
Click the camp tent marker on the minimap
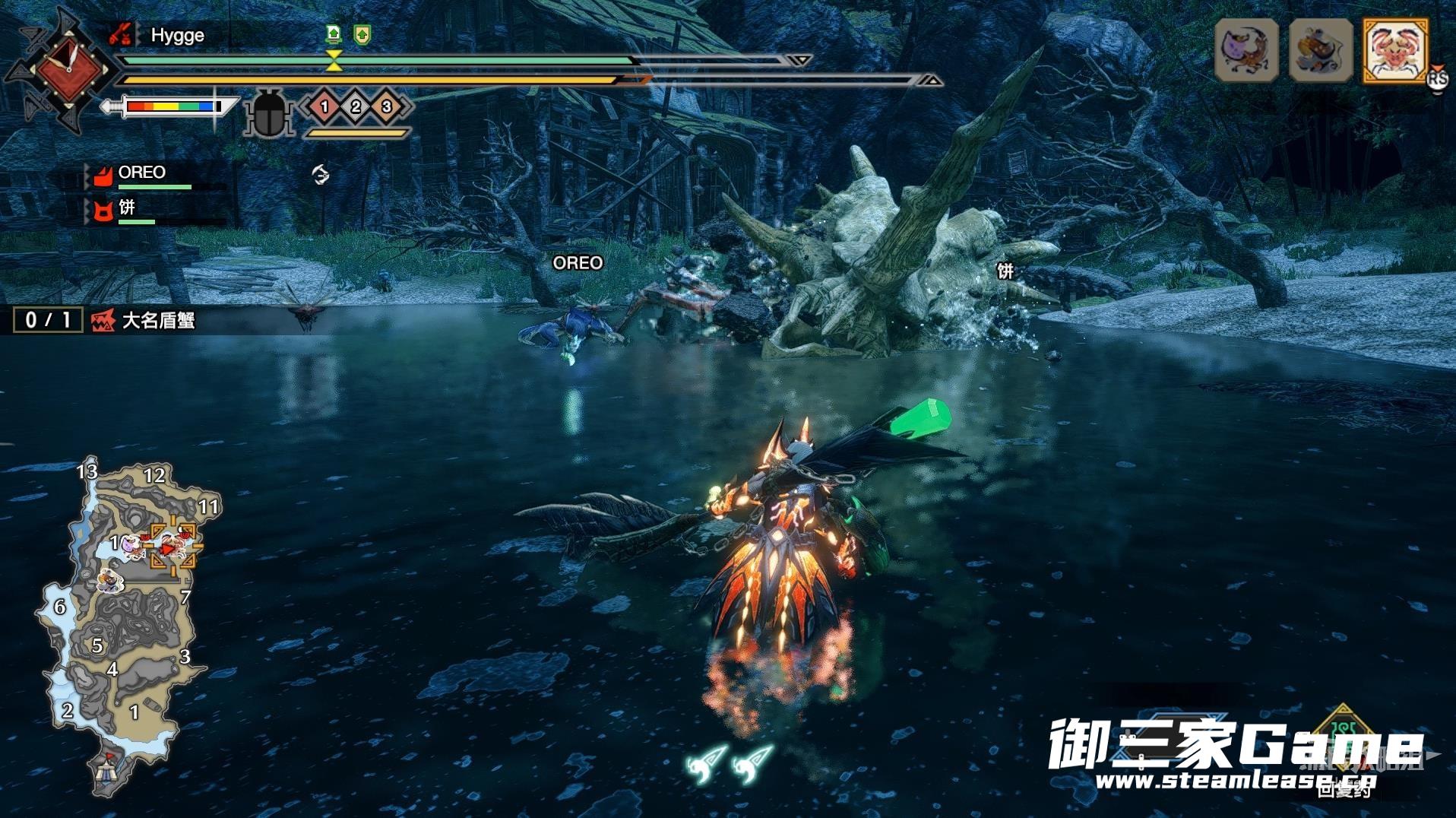point(107,771)
